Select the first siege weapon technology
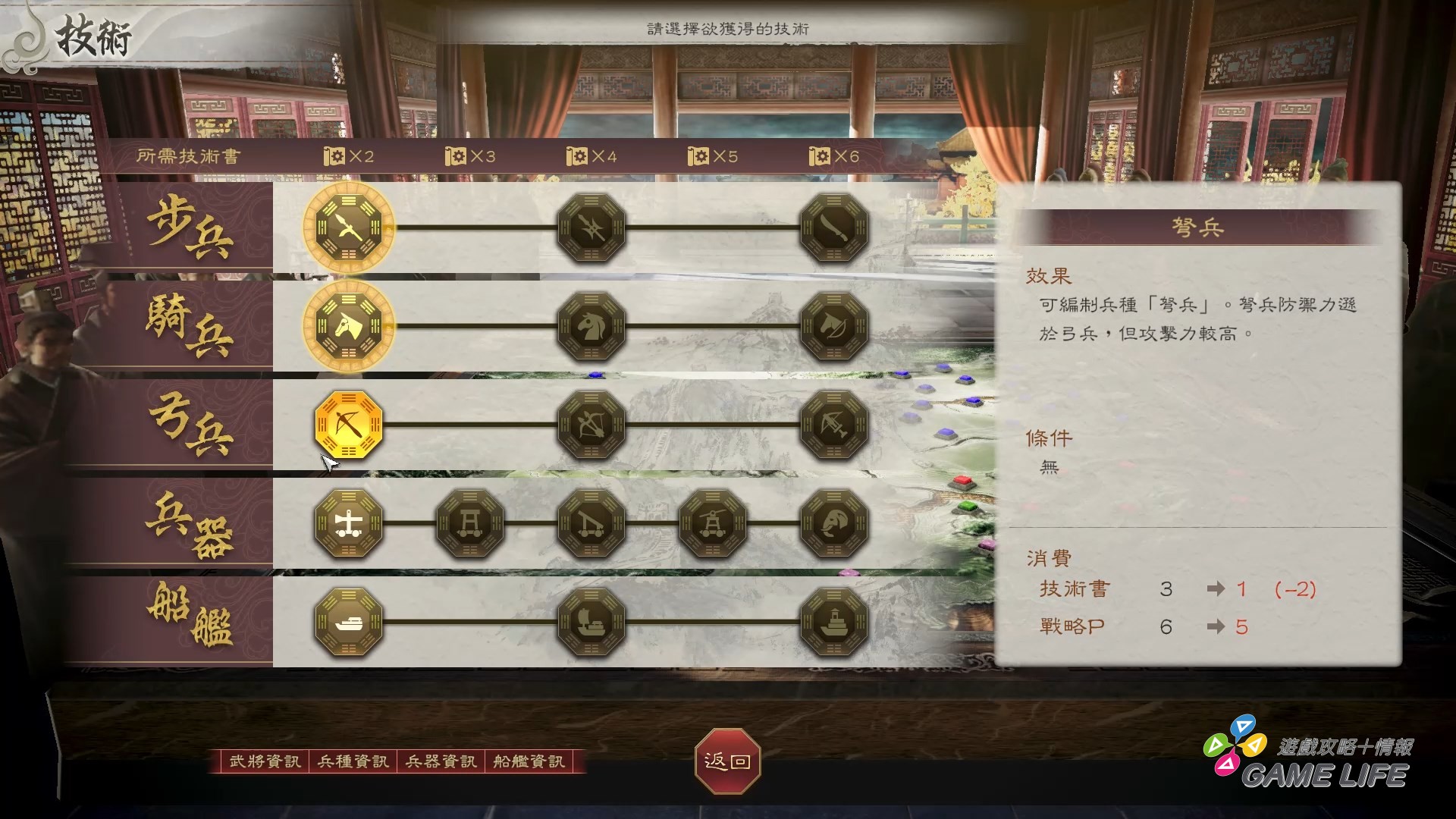 coord(347,523)
